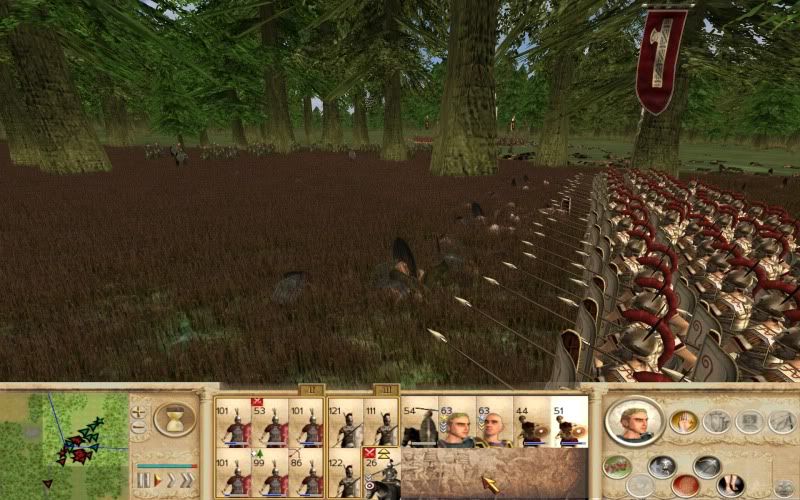This screenshot has width=800, height=500.
Task: Set battle speed to normal play
Action: click(157, 480)
